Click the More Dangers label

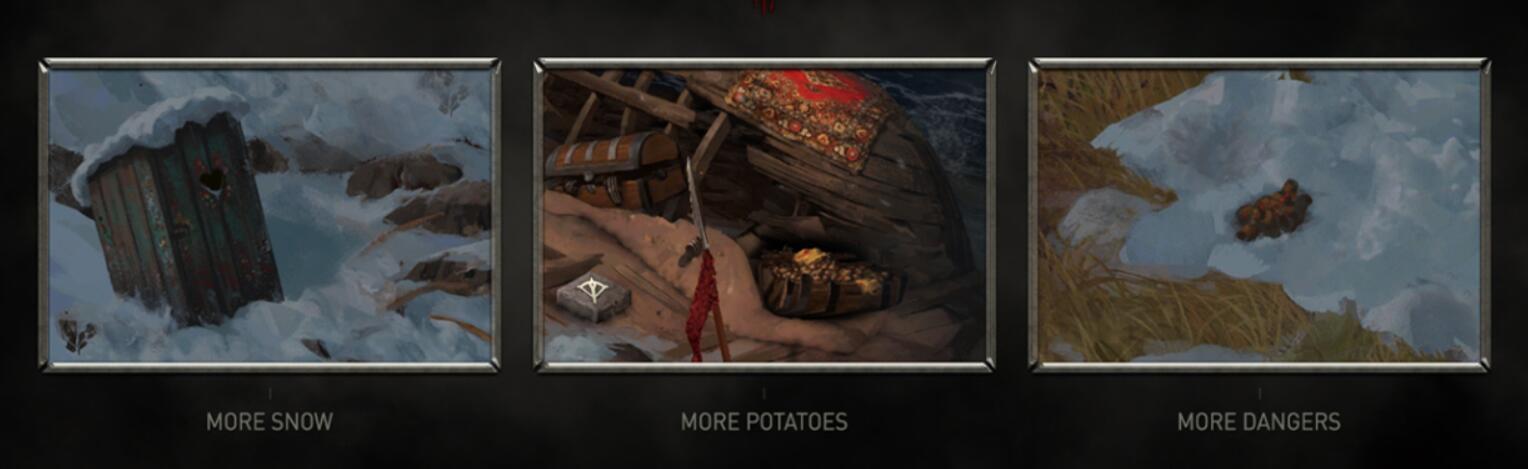[1259, 422]
